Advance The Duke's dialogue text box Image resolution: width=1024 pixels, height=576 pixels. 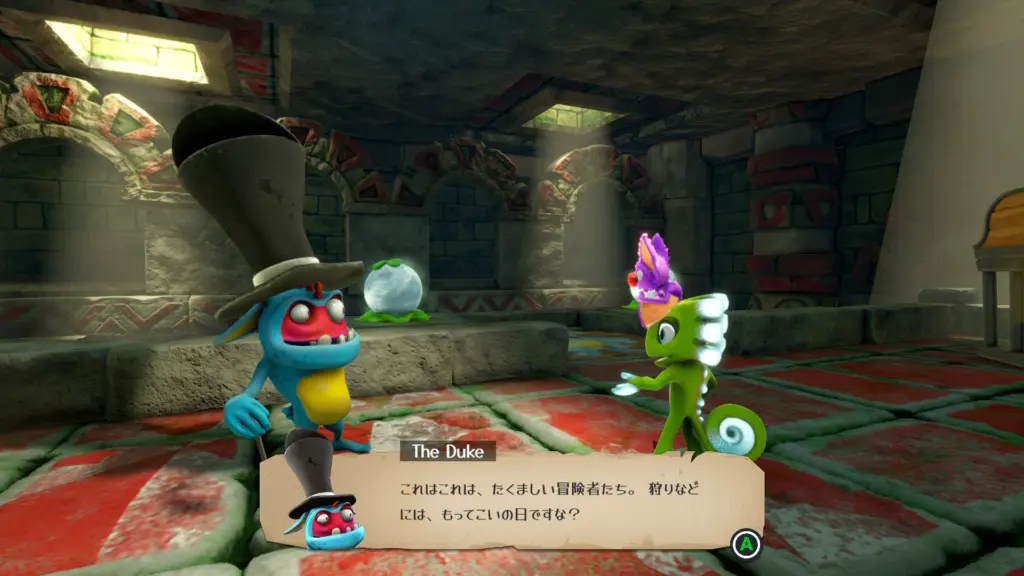click(x=745, y=545)
